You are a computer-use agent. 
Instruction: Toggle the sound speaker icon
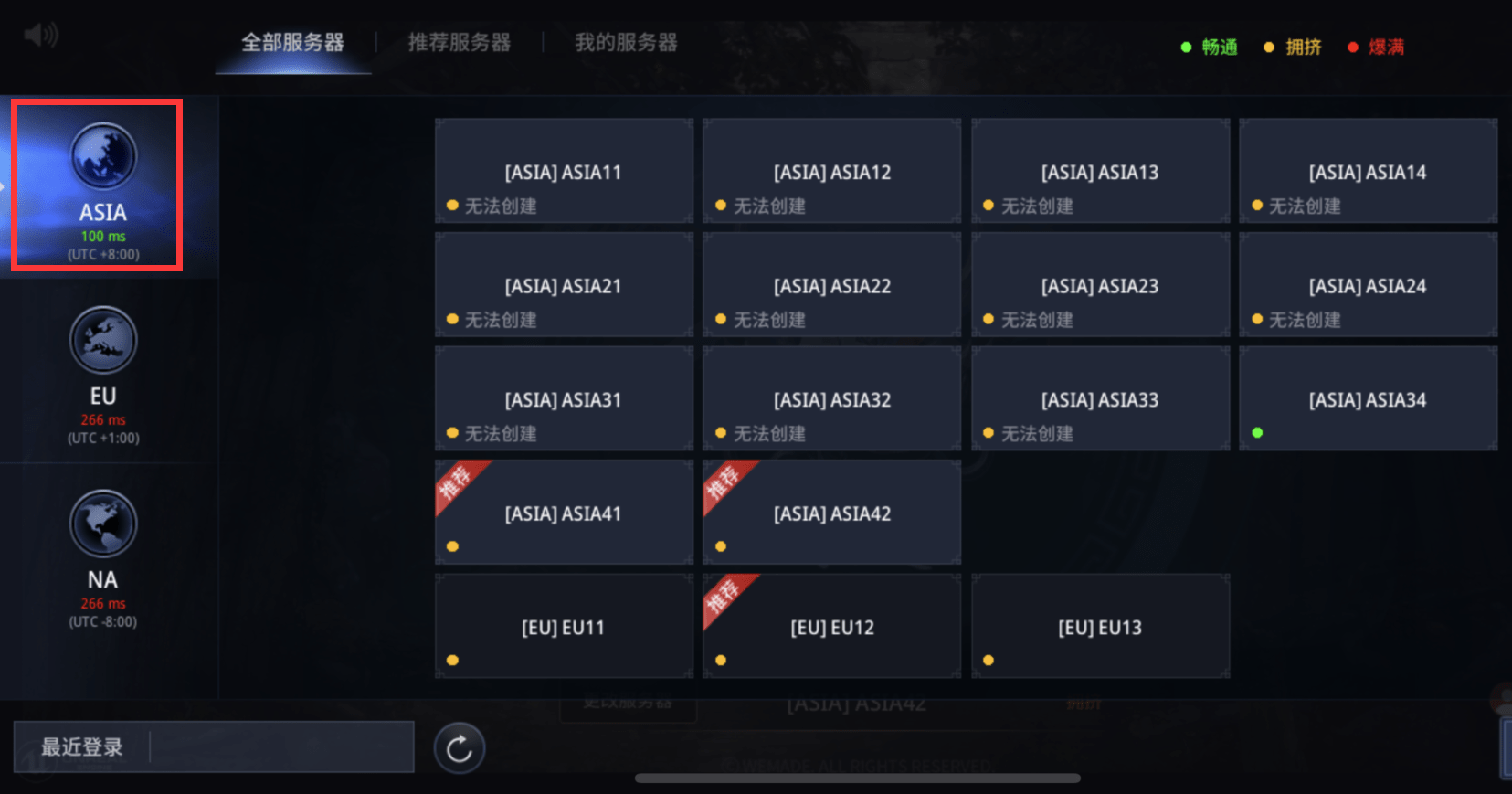click(x=41, y=36)
